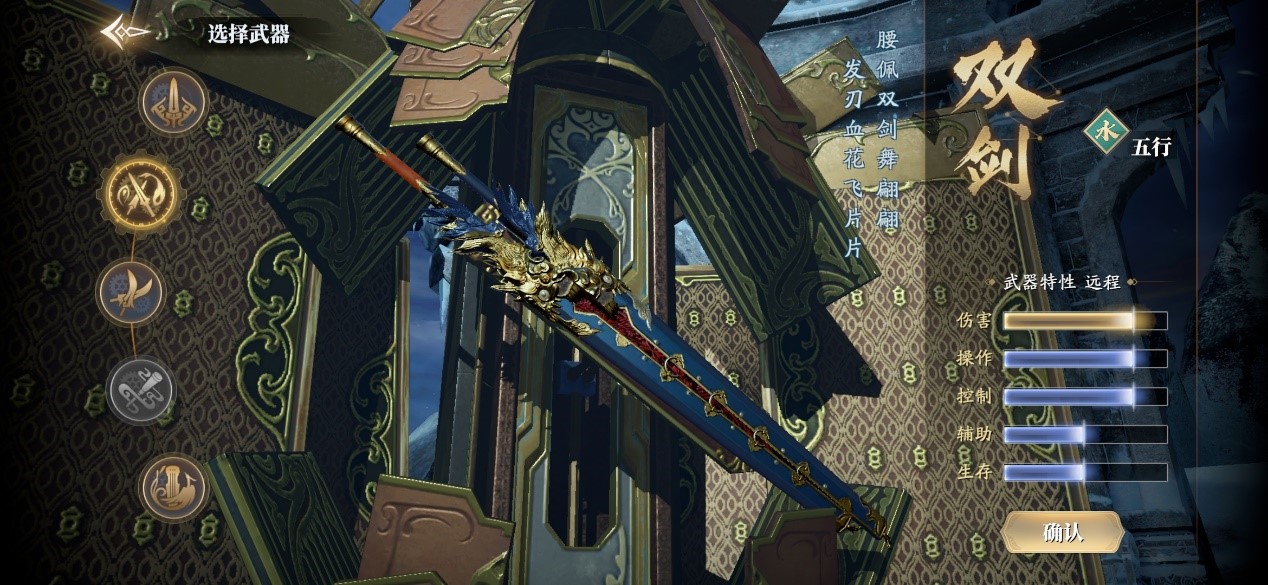1268x585 pixels.
Task: Select the greyed-out scroll weapon icon
Action: pos(140,389)
